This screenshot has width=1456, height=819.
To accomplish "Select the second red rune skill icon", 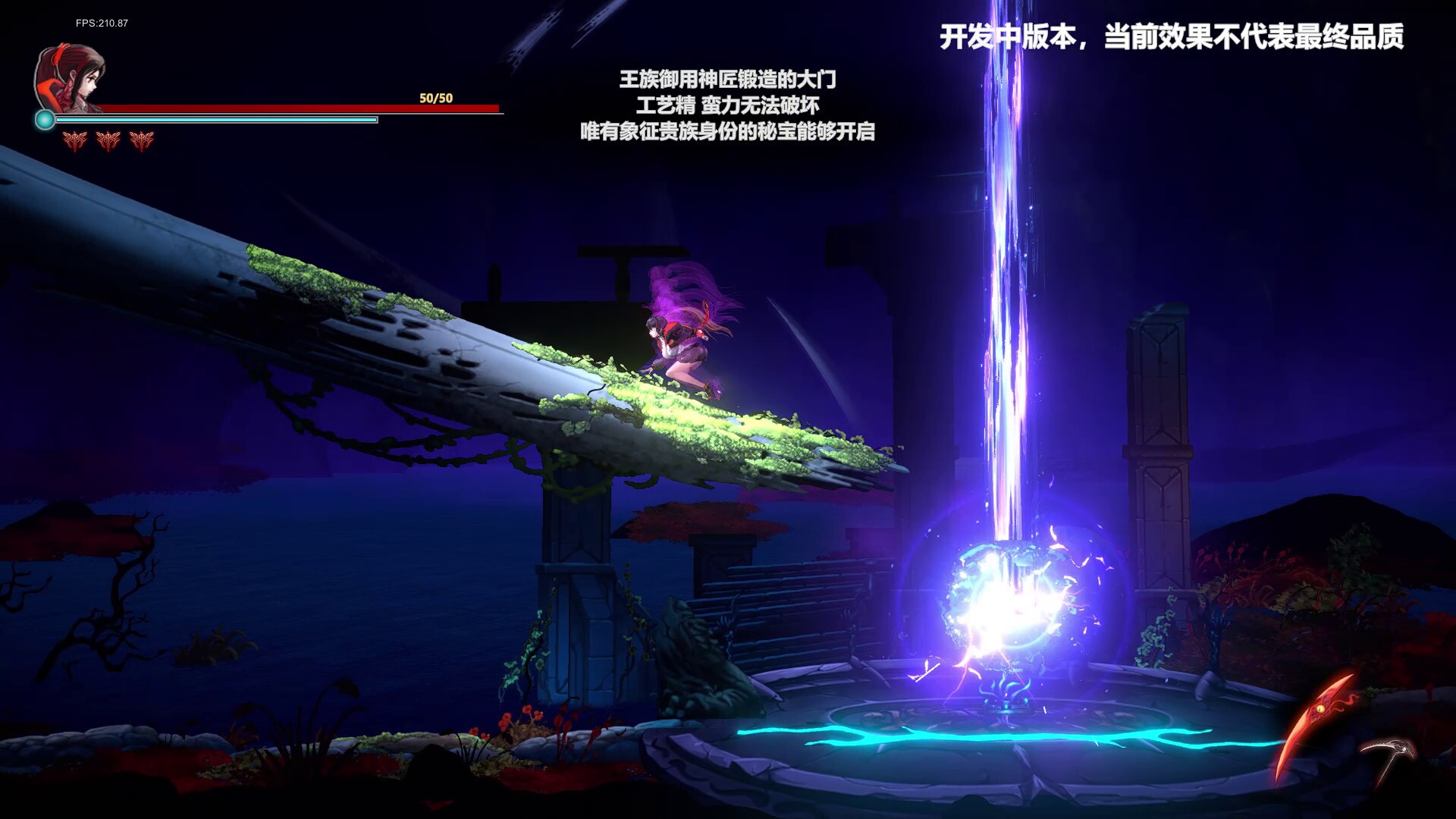I will pyautogui.click(x=107, y=140).
